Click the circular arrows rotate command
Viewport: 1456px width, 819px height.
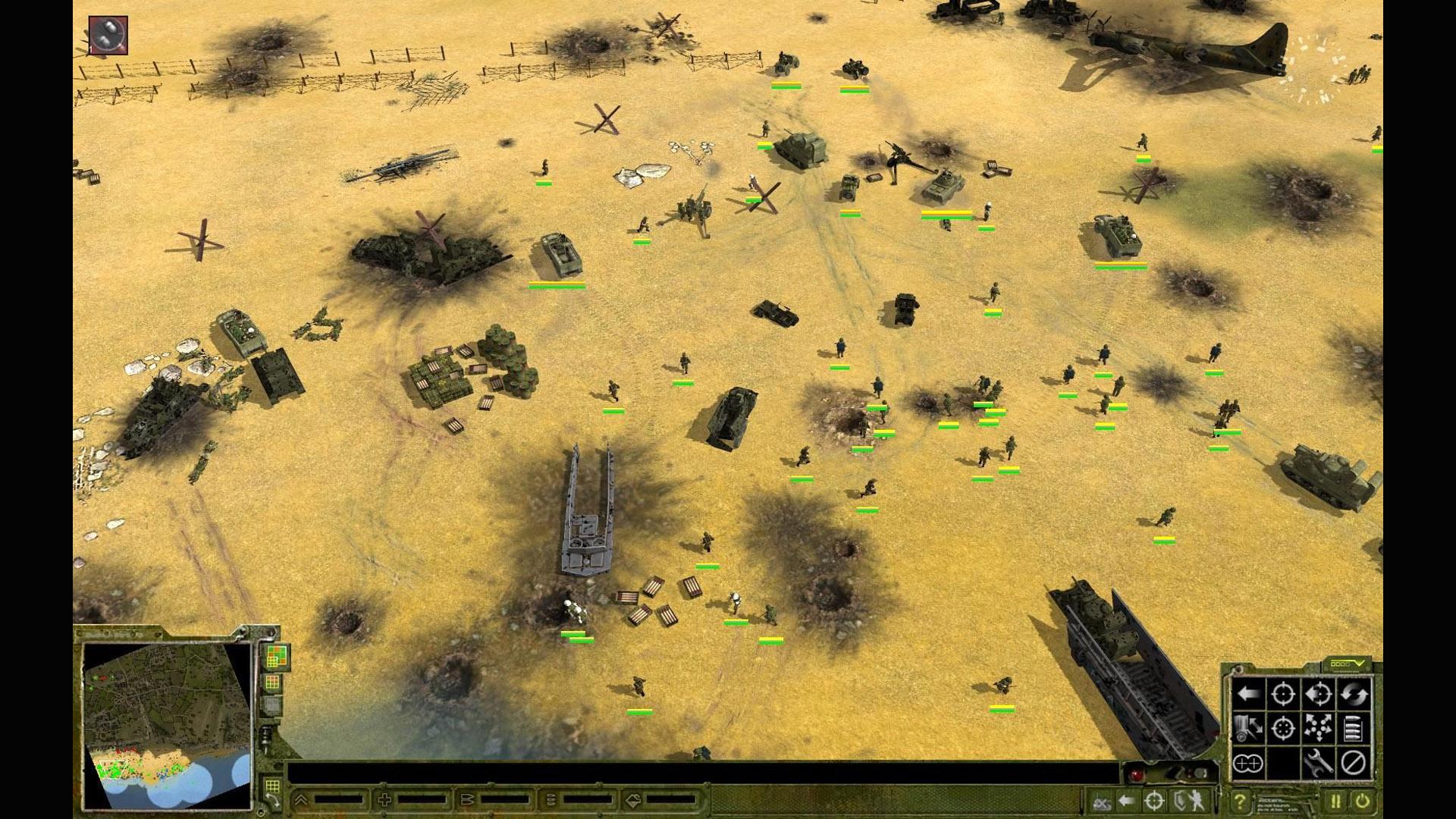tap(1354, 693)
